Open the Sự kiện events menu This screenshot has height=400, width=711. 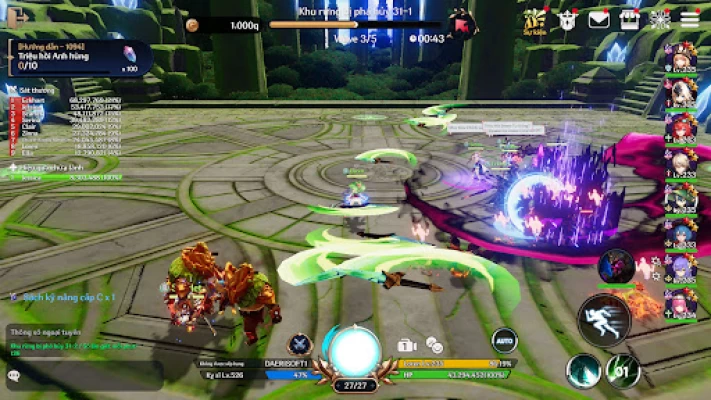(535, 18)
